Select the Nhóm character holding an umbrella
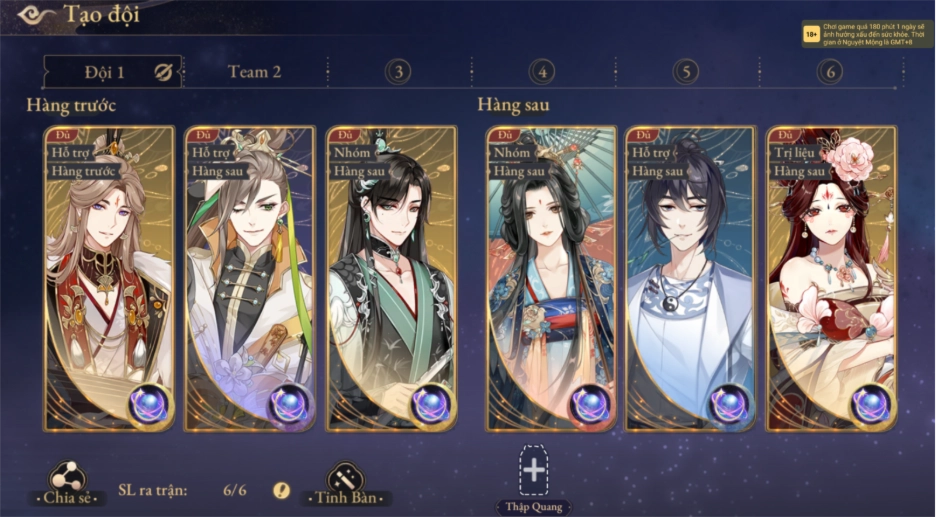Screen dimensions: 936x517 (550, 278)
